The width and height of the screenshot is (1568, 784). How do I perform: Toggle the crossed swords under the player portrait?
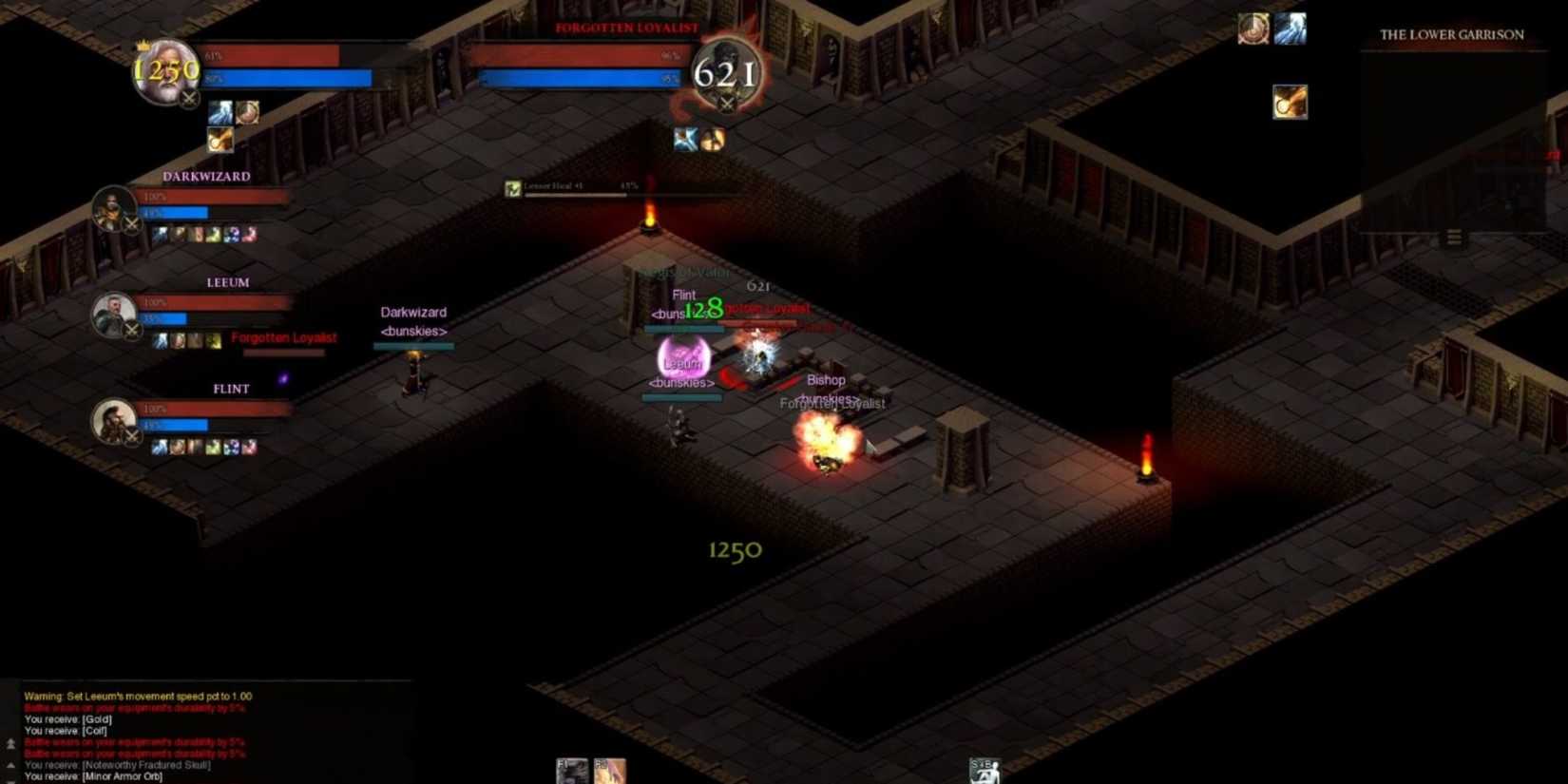click(188, 99)
